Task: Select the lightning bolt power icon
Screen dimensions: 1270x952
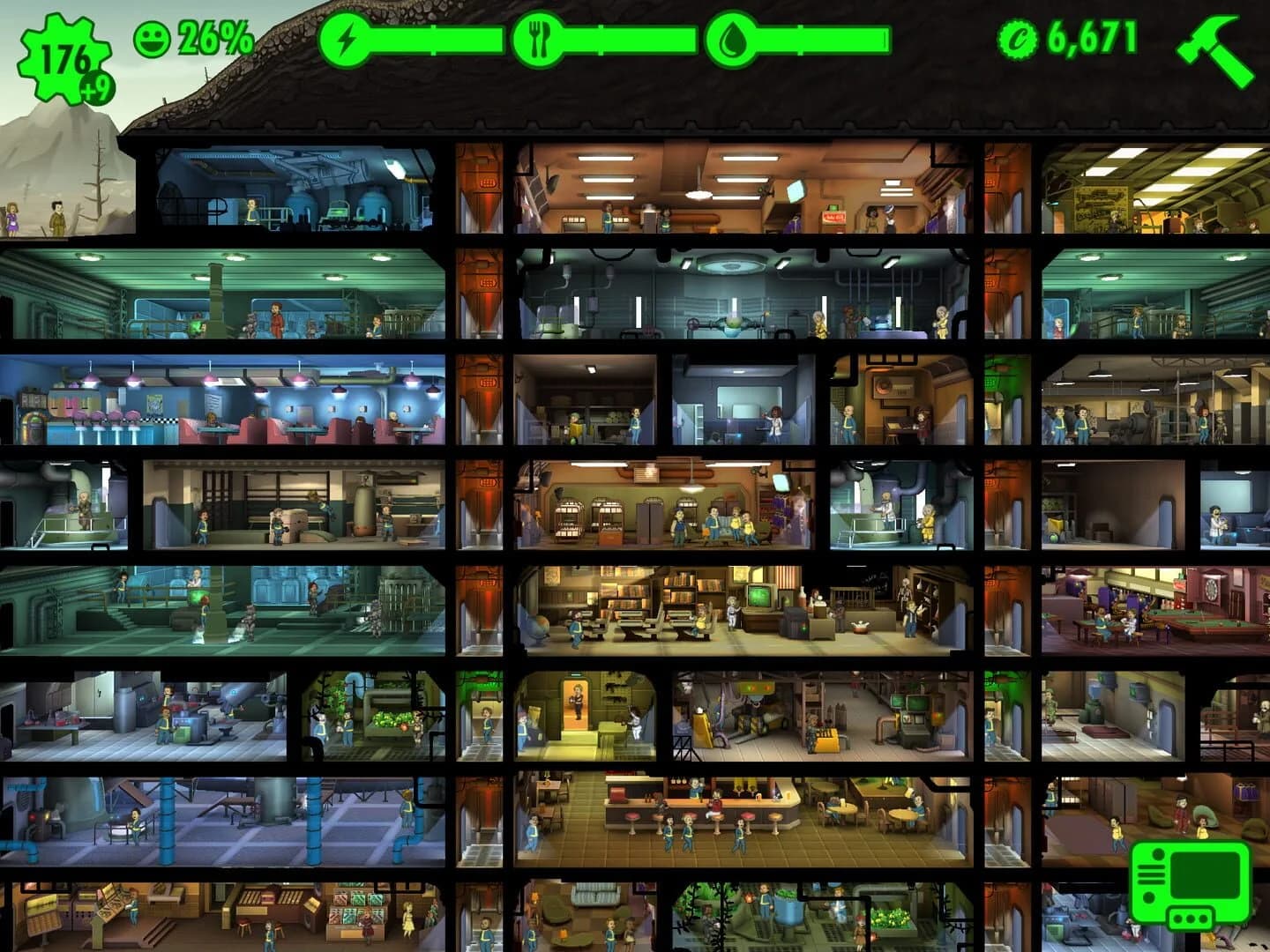Action: (x=346, y=38)
